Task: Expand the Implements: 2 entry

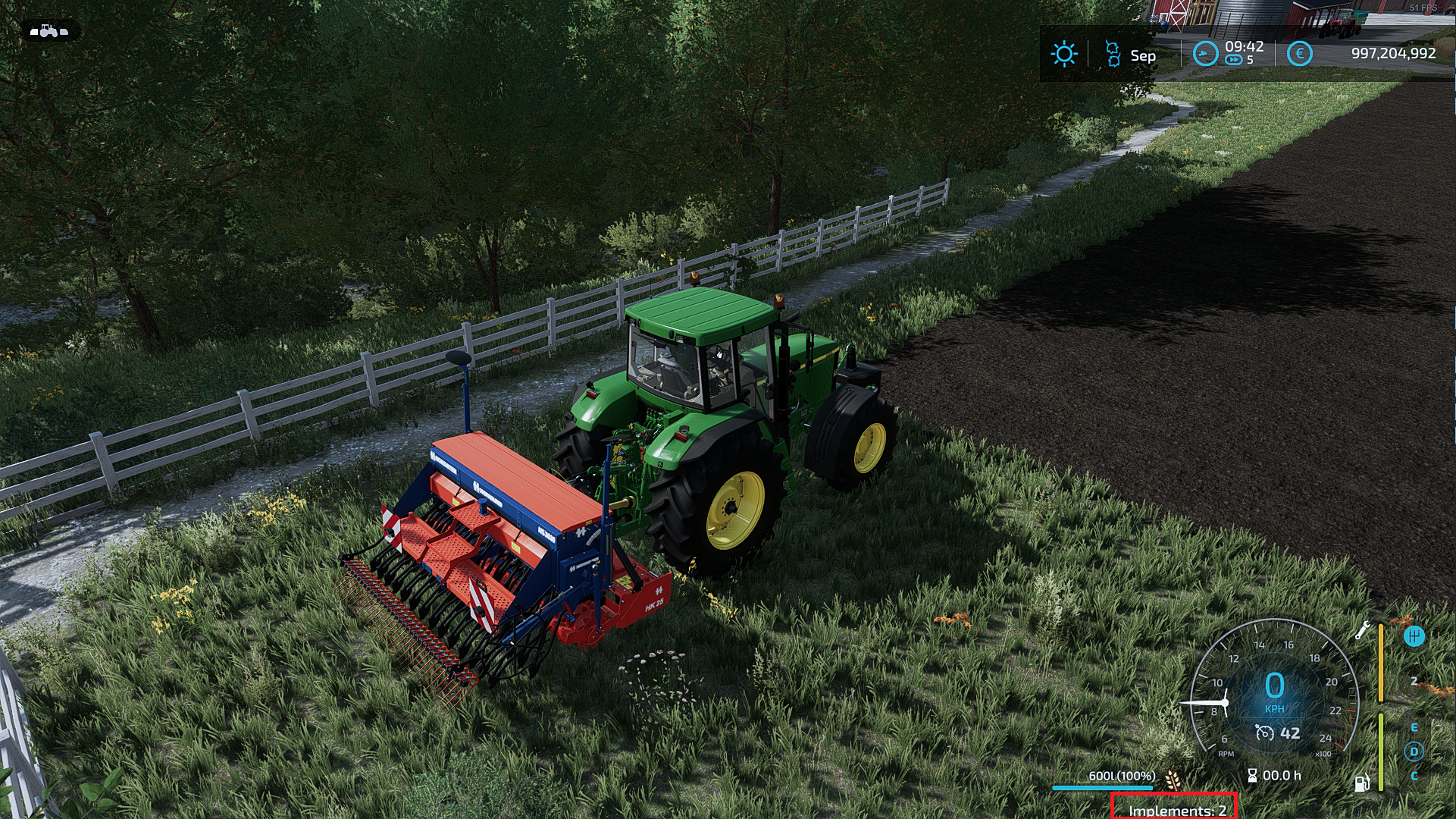Action: [x=1176, y=810]
